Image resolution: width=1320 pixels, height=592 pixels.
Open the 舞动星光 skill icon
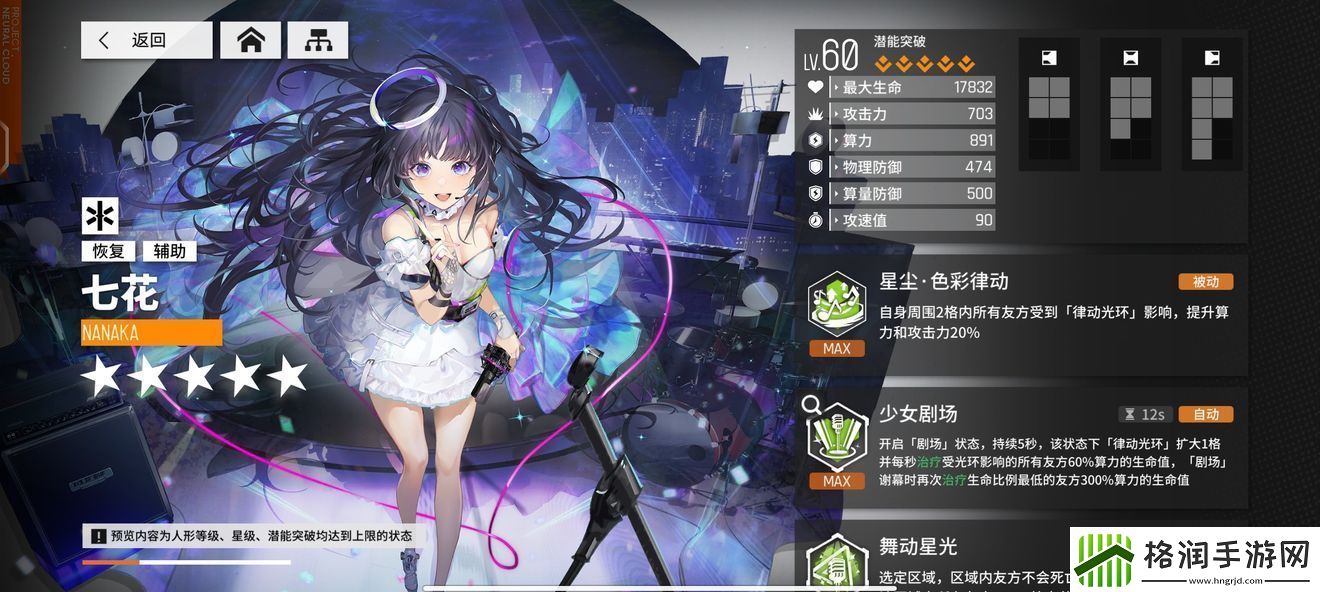836,562
